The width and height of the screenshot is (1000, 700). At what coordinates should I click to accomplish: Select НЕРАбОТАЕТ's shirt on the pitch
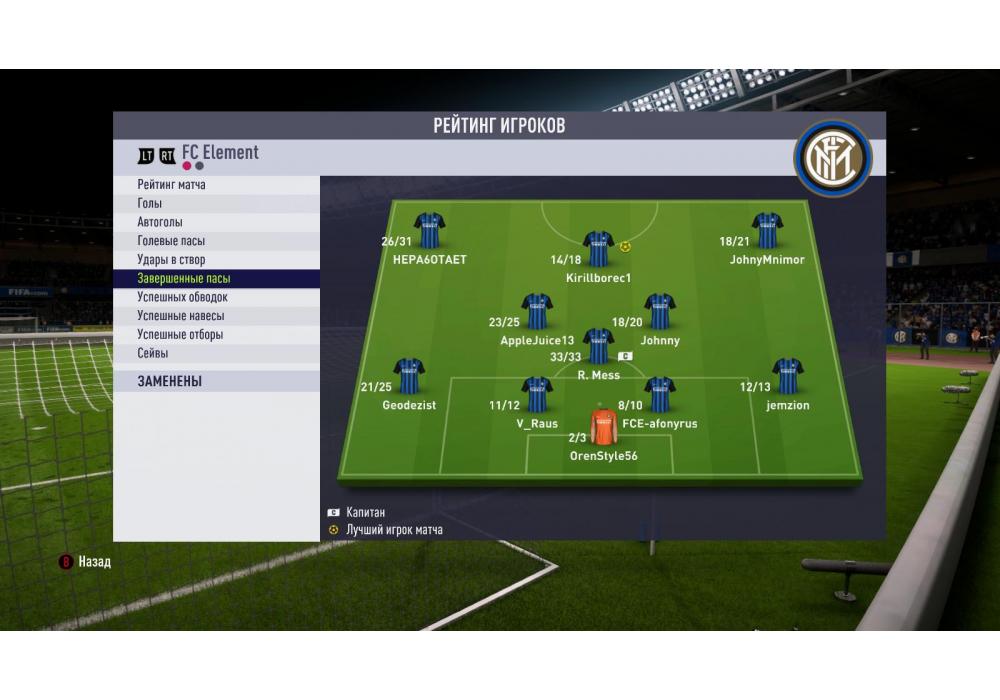[429, 230]
